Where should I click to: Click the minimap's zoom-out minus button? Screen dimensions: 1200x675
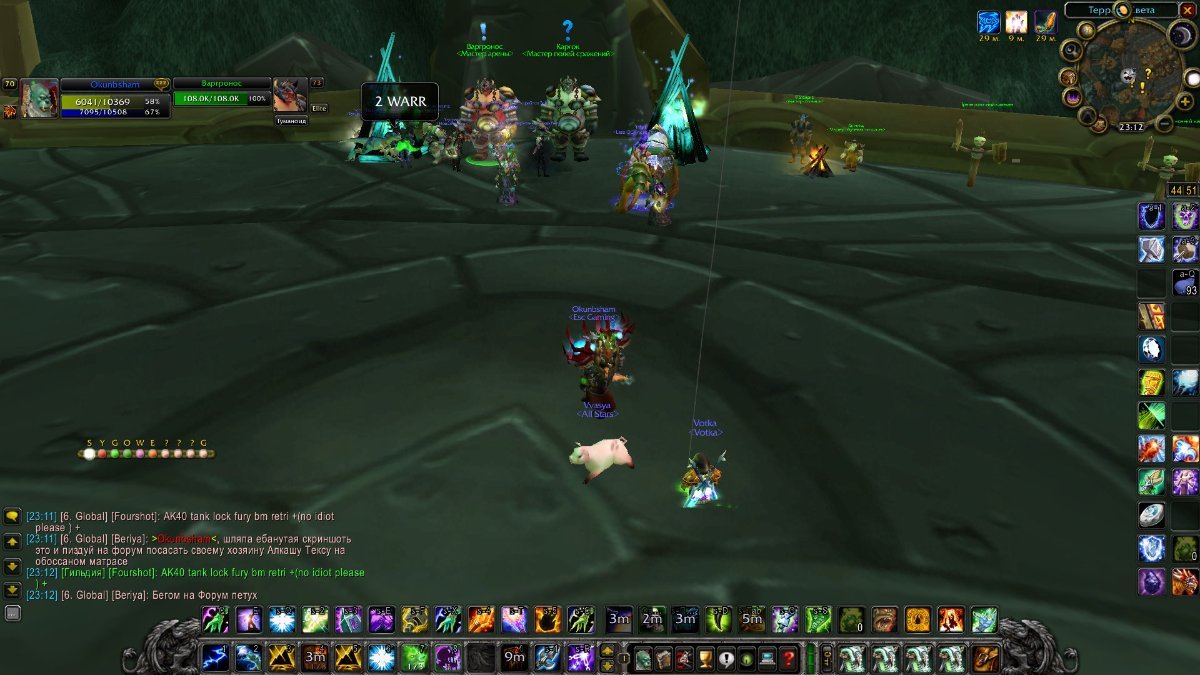coord(1164,124)
